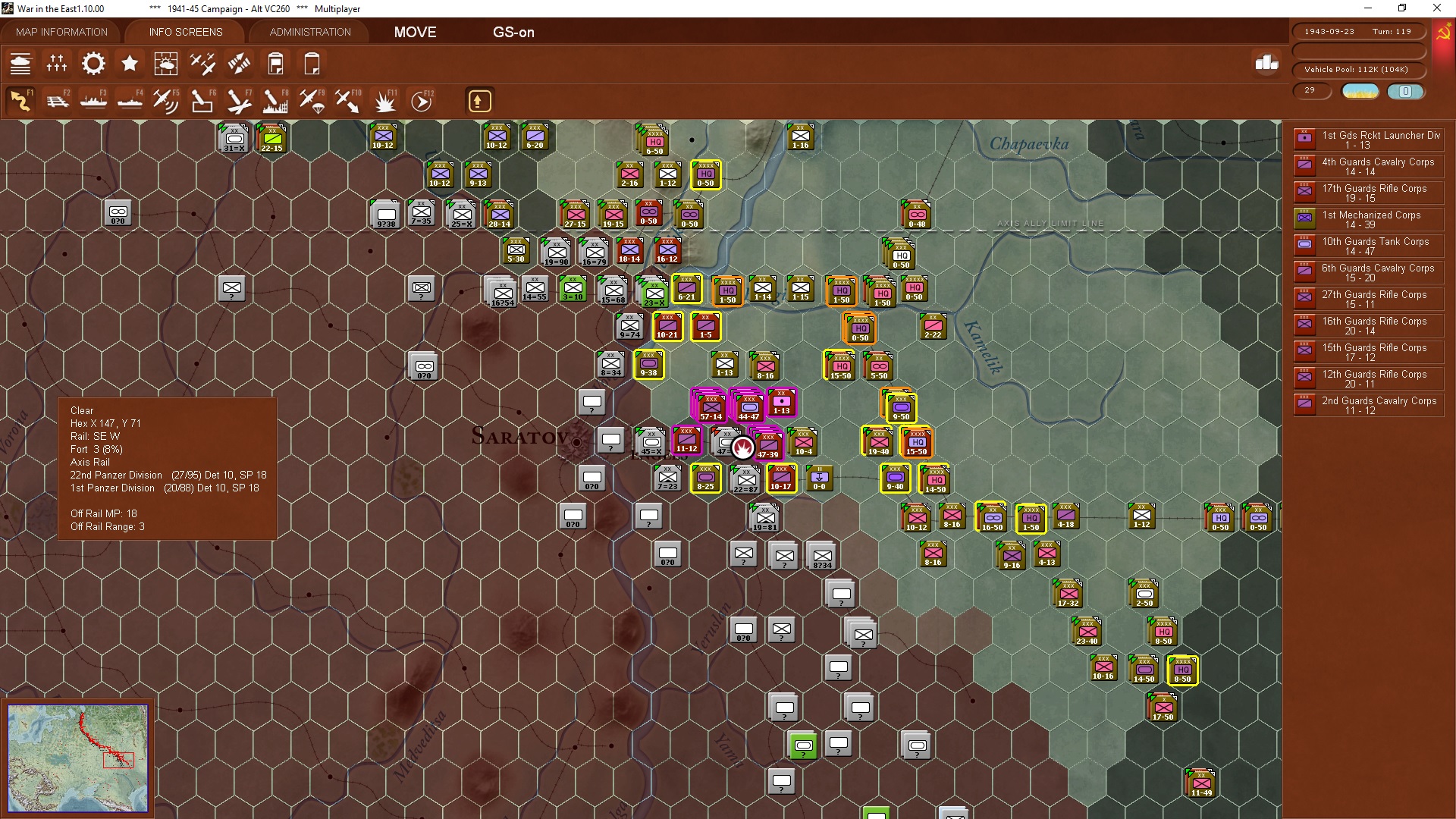Select the naval transport mode (F3)

[93, 100]
